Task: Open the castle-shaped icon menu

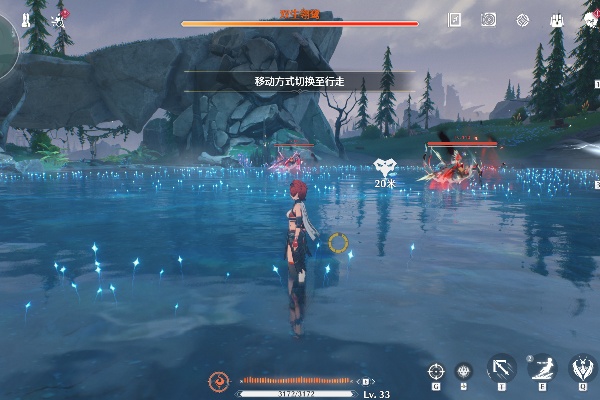Action: 555,19
